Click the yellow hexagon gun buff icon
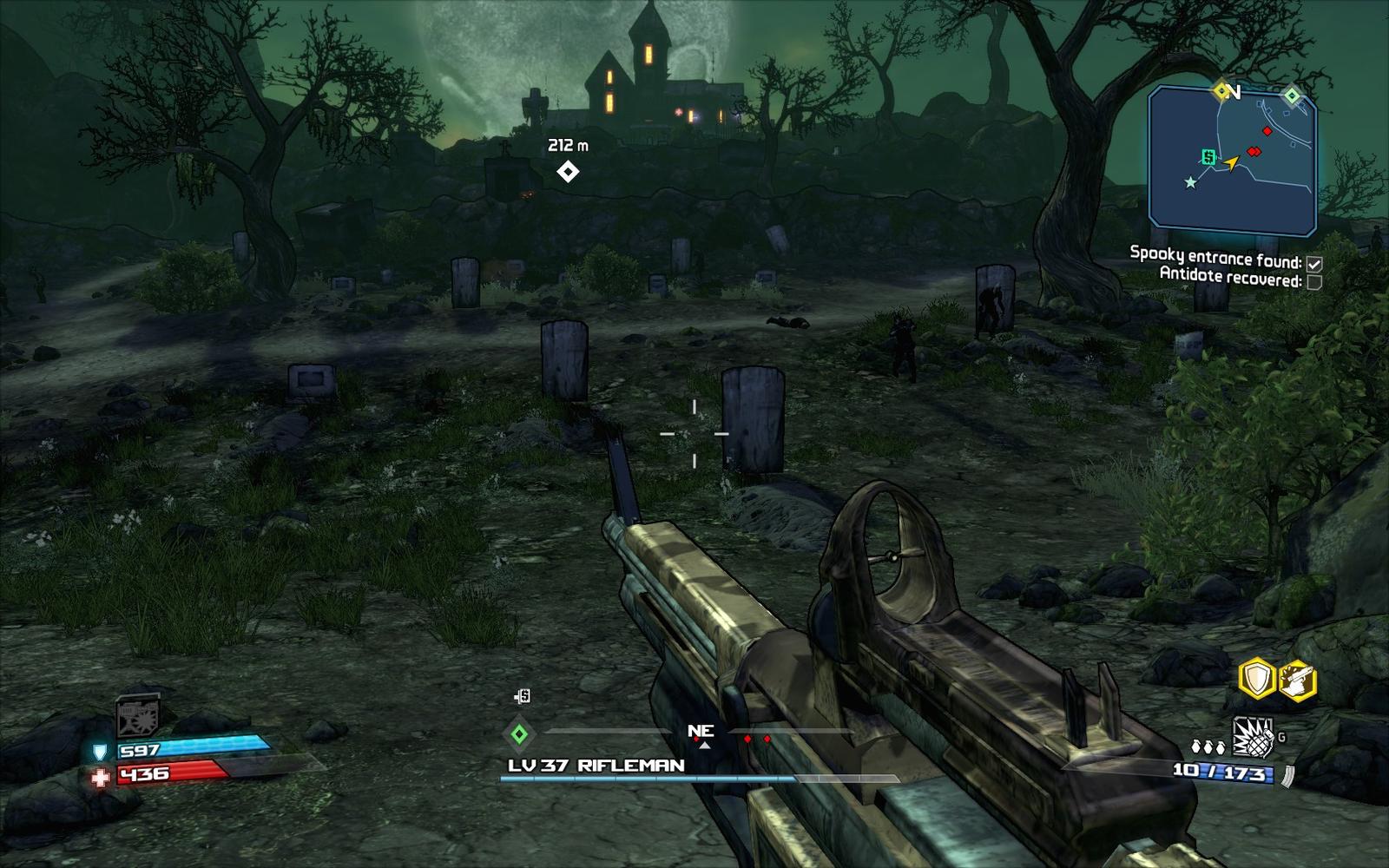 [1297, 680]
